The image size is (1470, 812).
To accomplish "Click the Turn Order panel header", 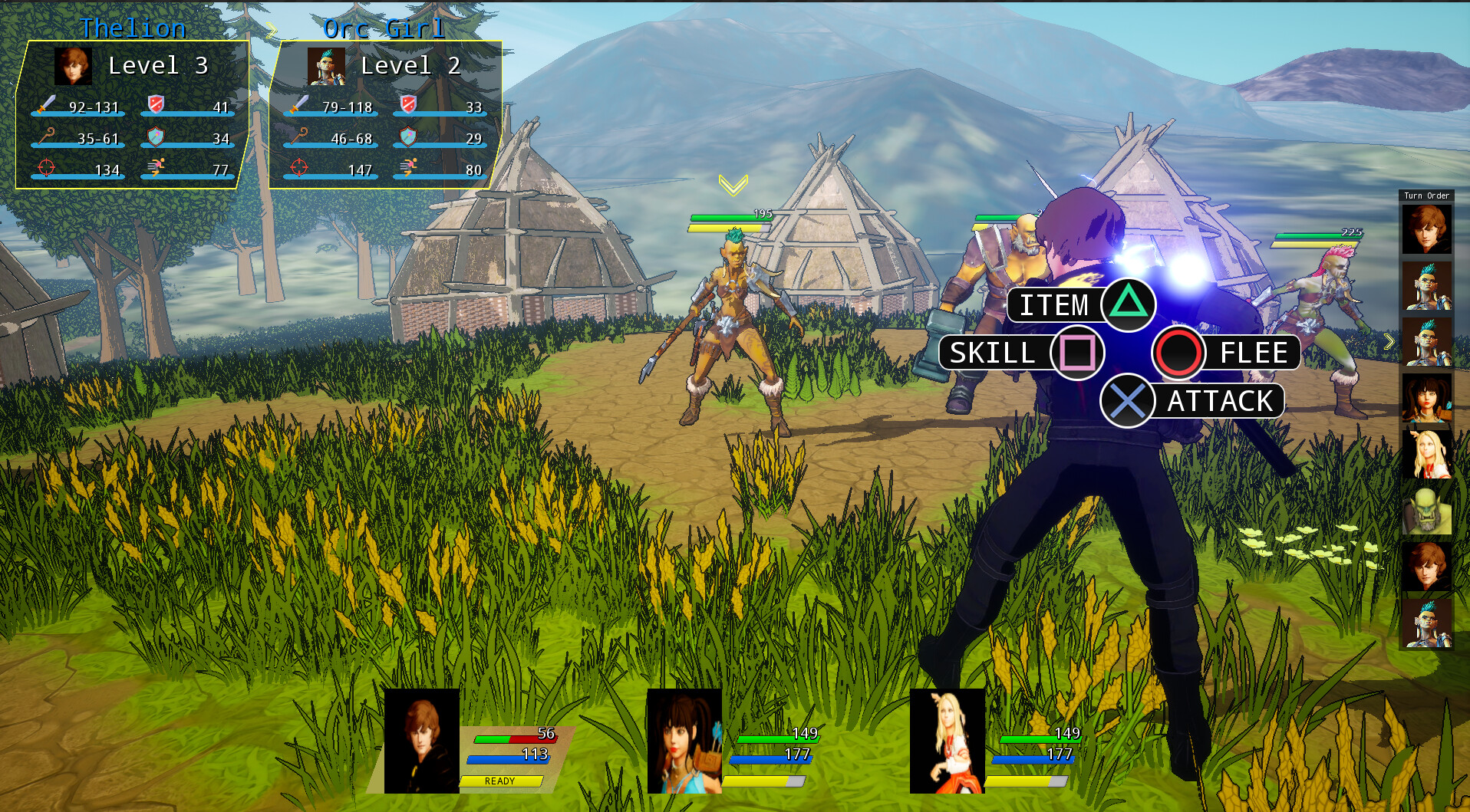I will [x=1426, y=196].
